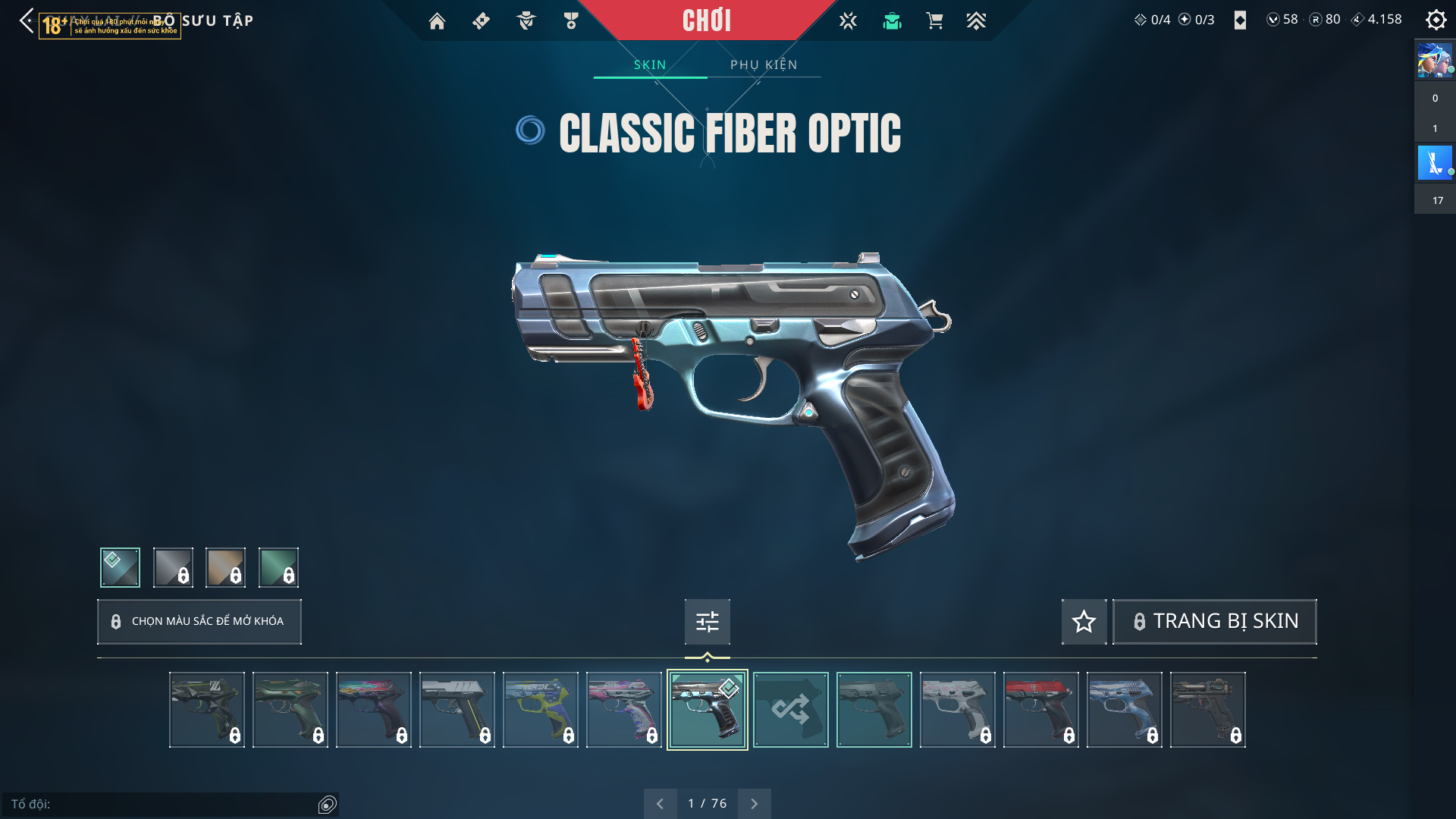Click CHỌN MÀU SẮC ĐỂ MỞ KHÓA button

pyautogui.click(x=199, y=622)
